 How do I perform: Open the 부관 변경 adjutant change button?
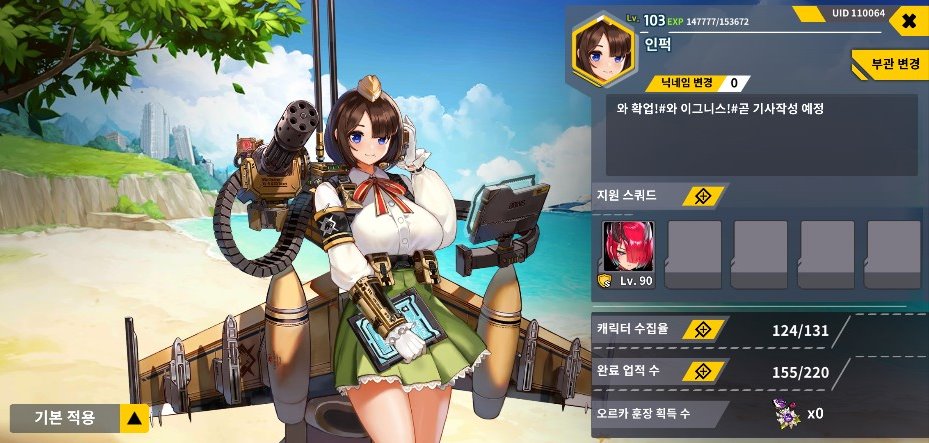tap(889, 63)
